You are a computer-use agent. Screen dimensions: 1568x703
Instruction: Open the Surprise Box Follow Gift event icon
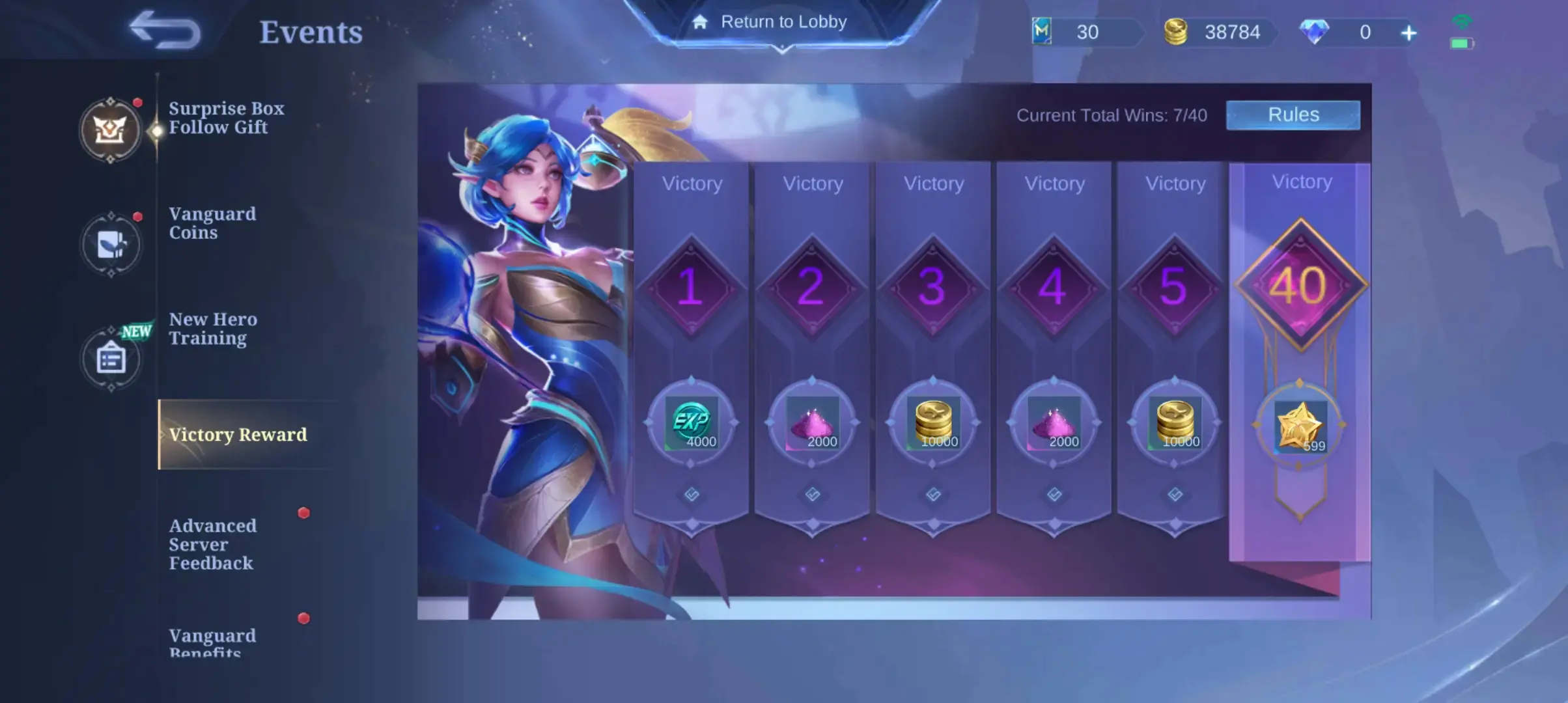point(111,130)
